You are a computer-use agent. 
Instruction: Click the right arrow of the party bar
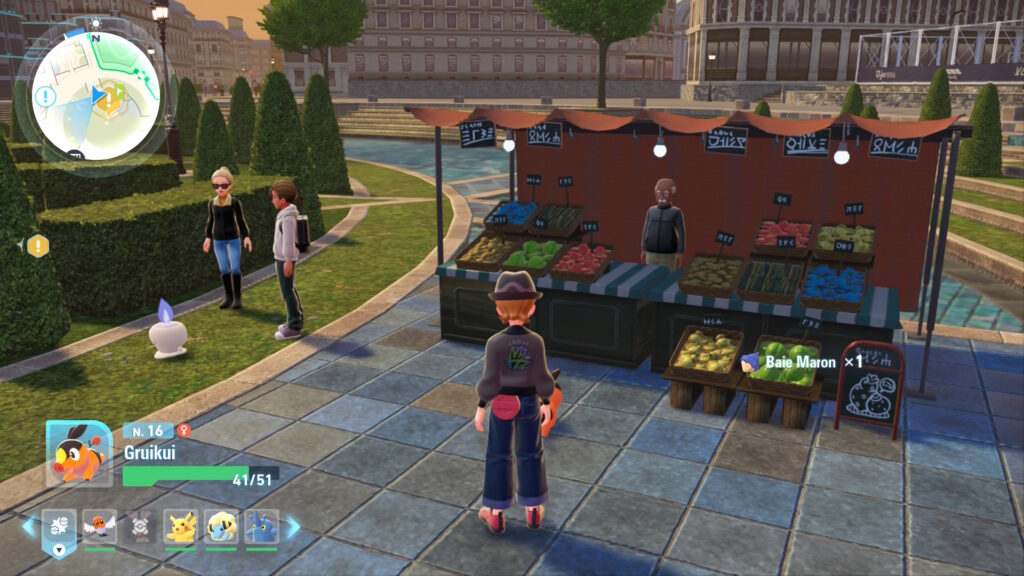pos(293,526)
